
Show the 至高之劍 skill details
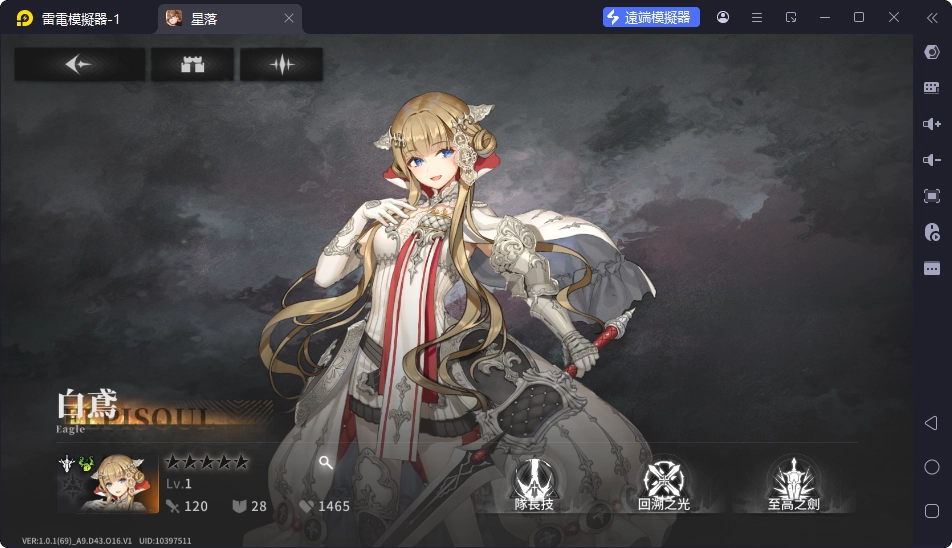793,483
